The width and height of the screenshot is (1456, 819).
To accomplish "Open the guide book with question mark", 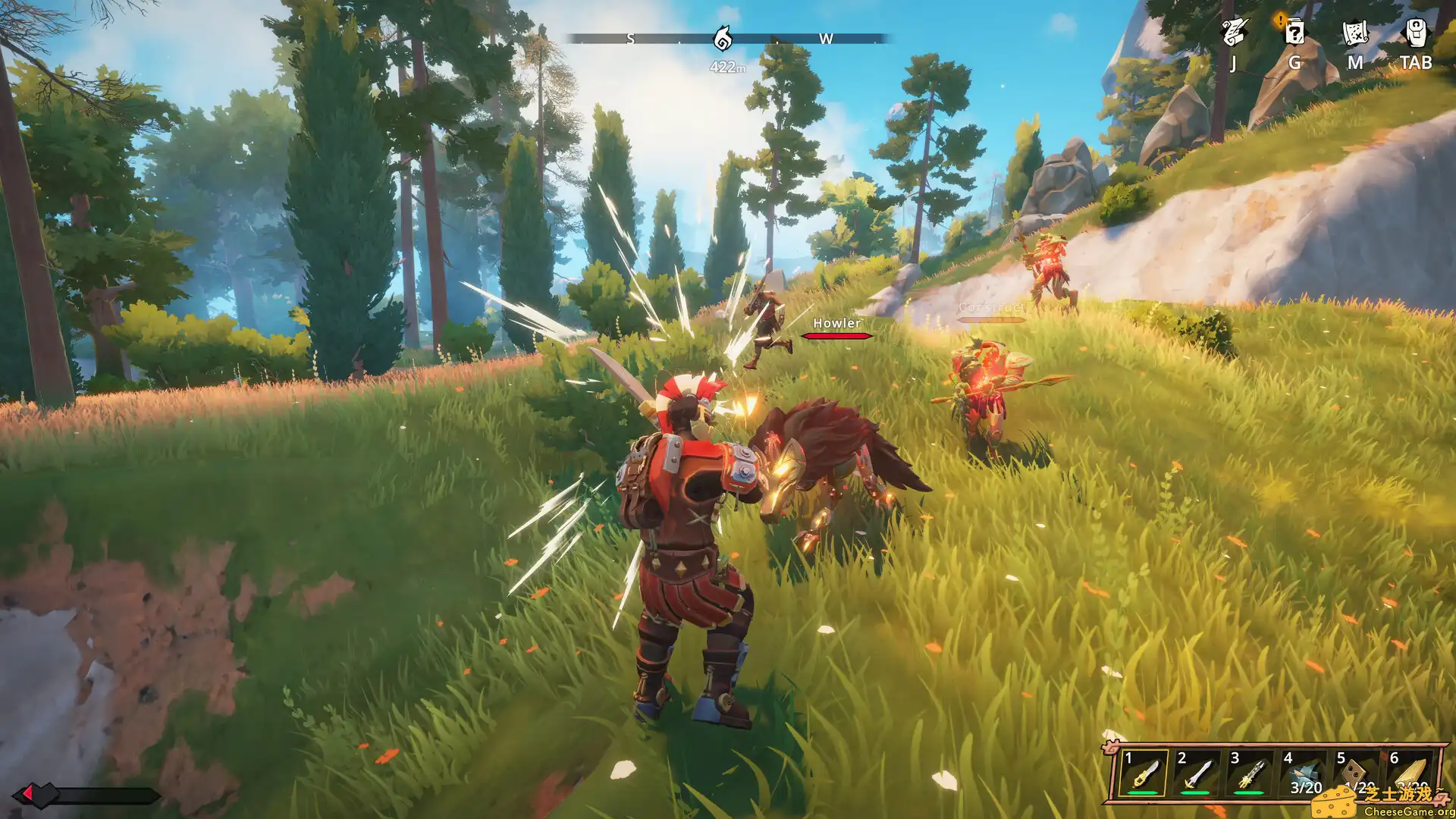I will (x=1294, y=33).
